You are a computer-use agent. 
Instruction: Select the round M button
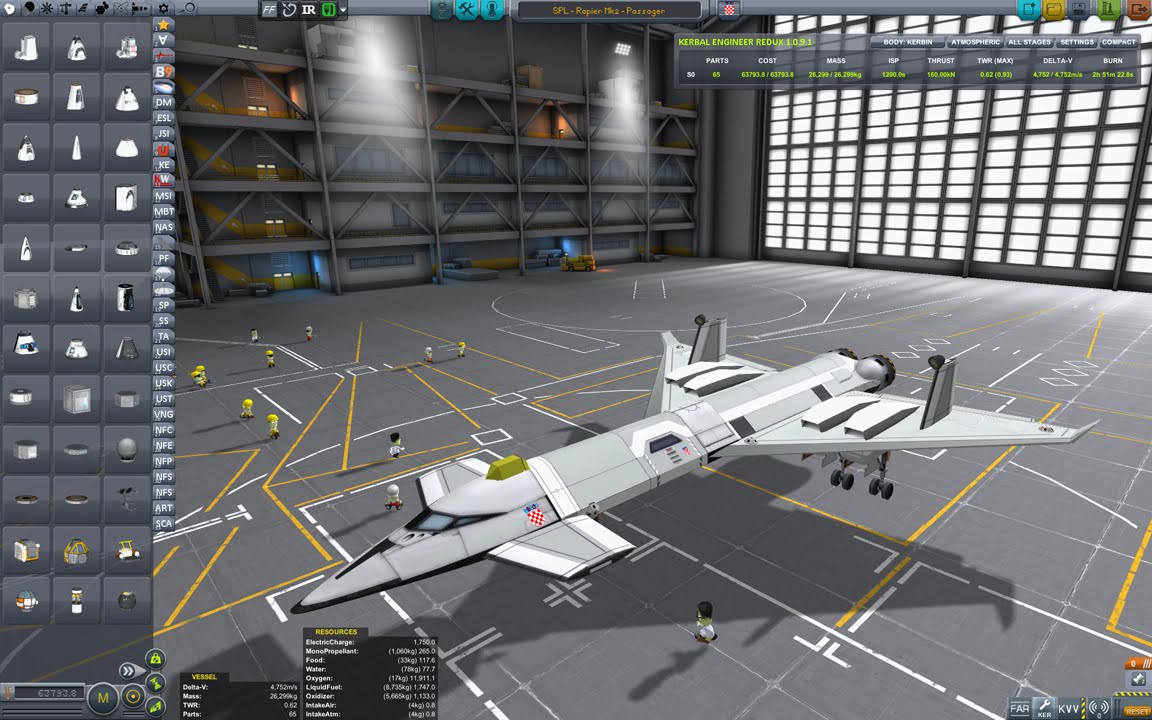[x=103, y=696]
